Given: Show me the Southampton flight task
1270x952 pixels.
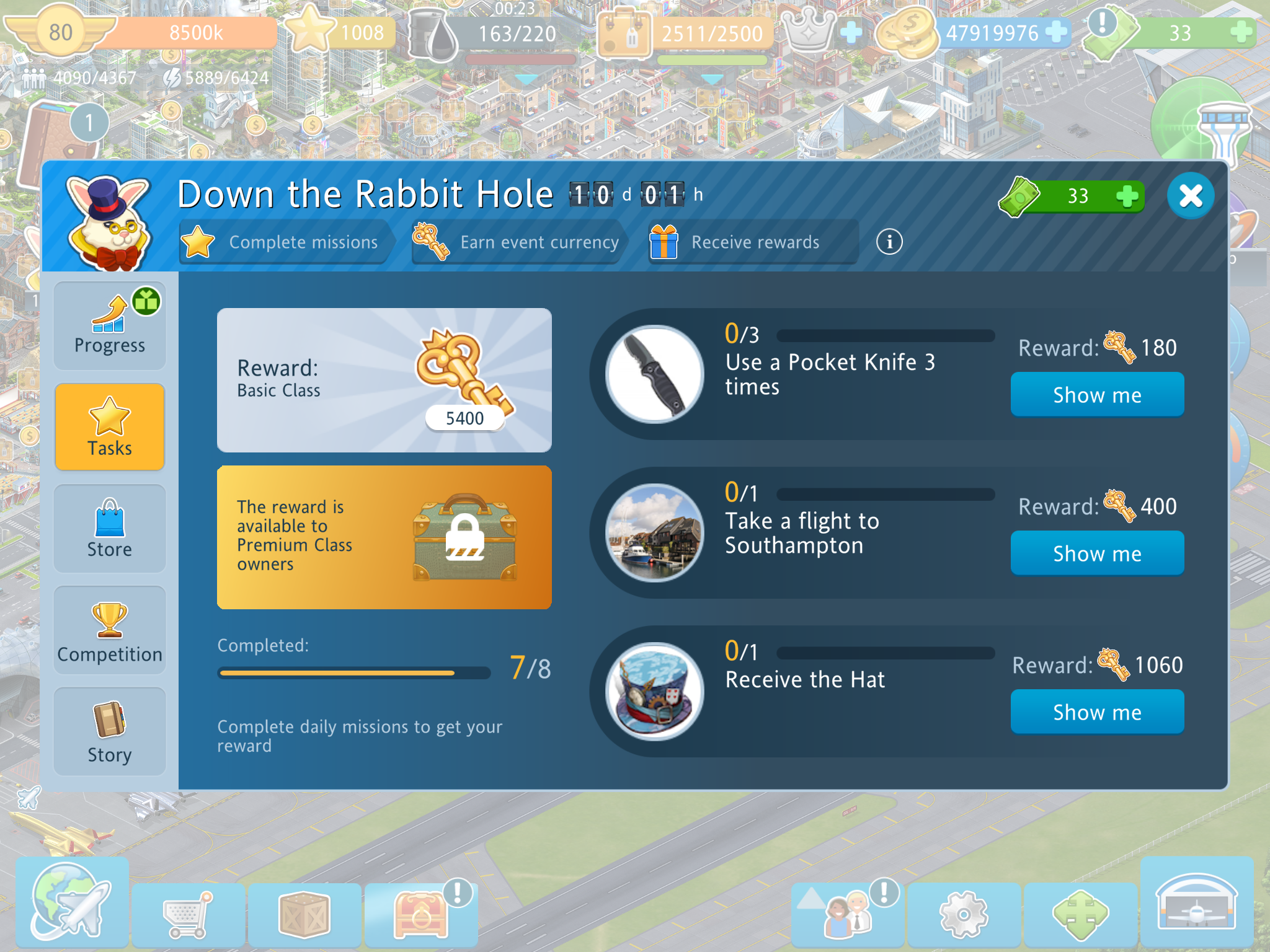Looking at the screenshot, I should click(x=1096, y=553).
